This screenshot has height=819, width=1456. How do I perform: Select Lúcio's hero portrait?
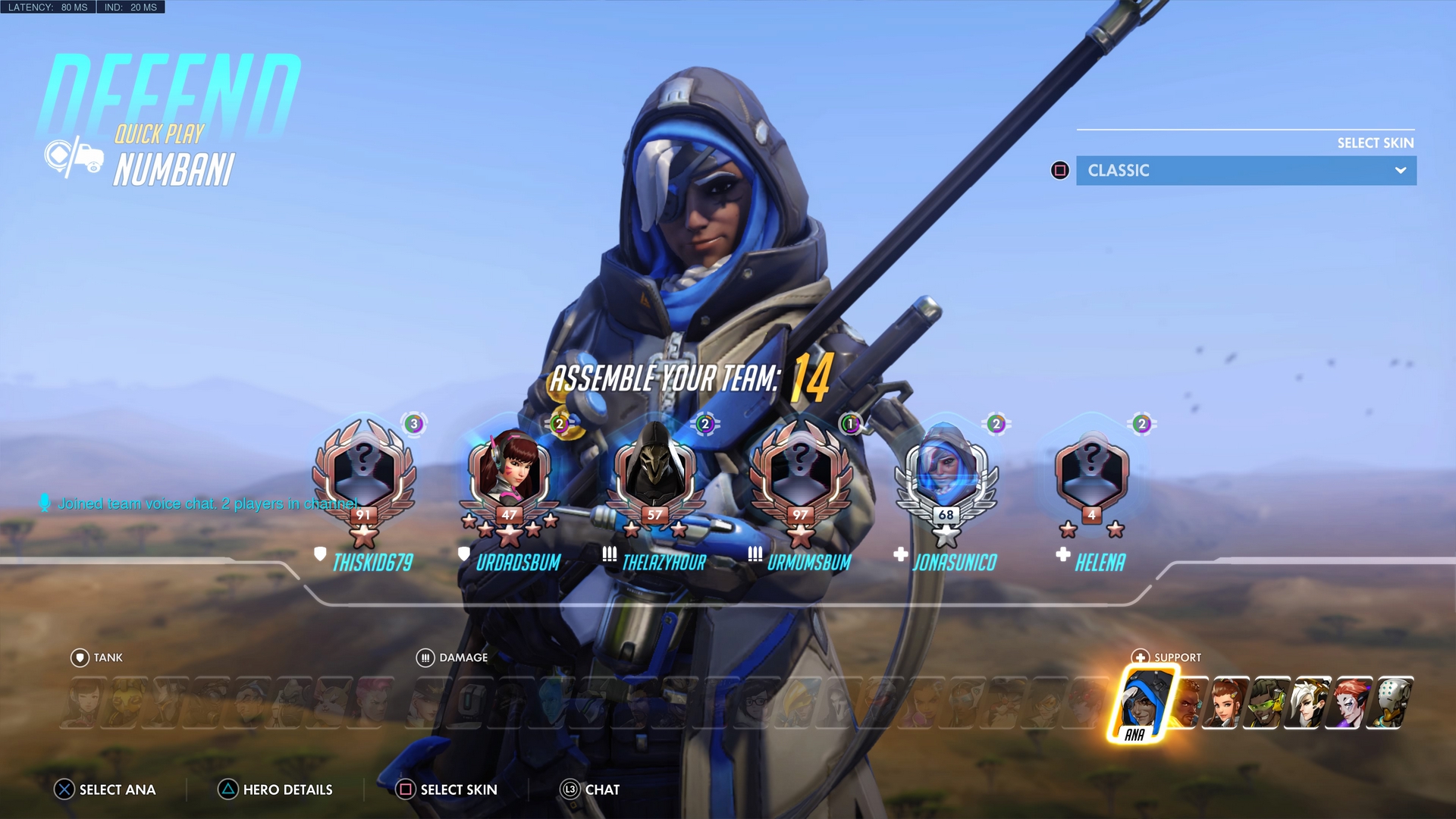click(x=1268, y=702)
